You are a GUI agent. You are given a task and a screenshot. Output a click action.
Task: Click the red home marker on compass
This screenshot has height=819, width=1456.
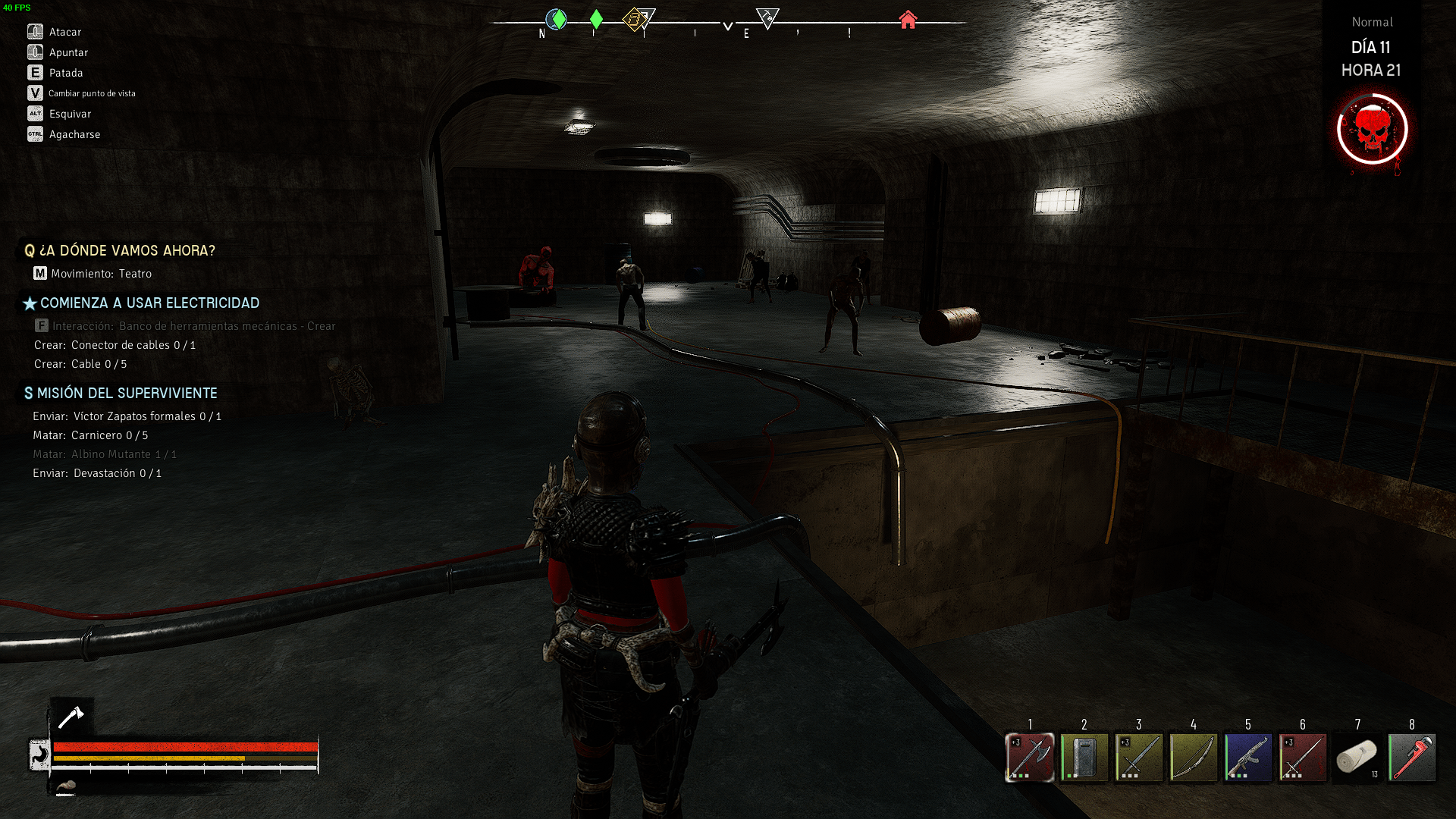coord(908,20)
